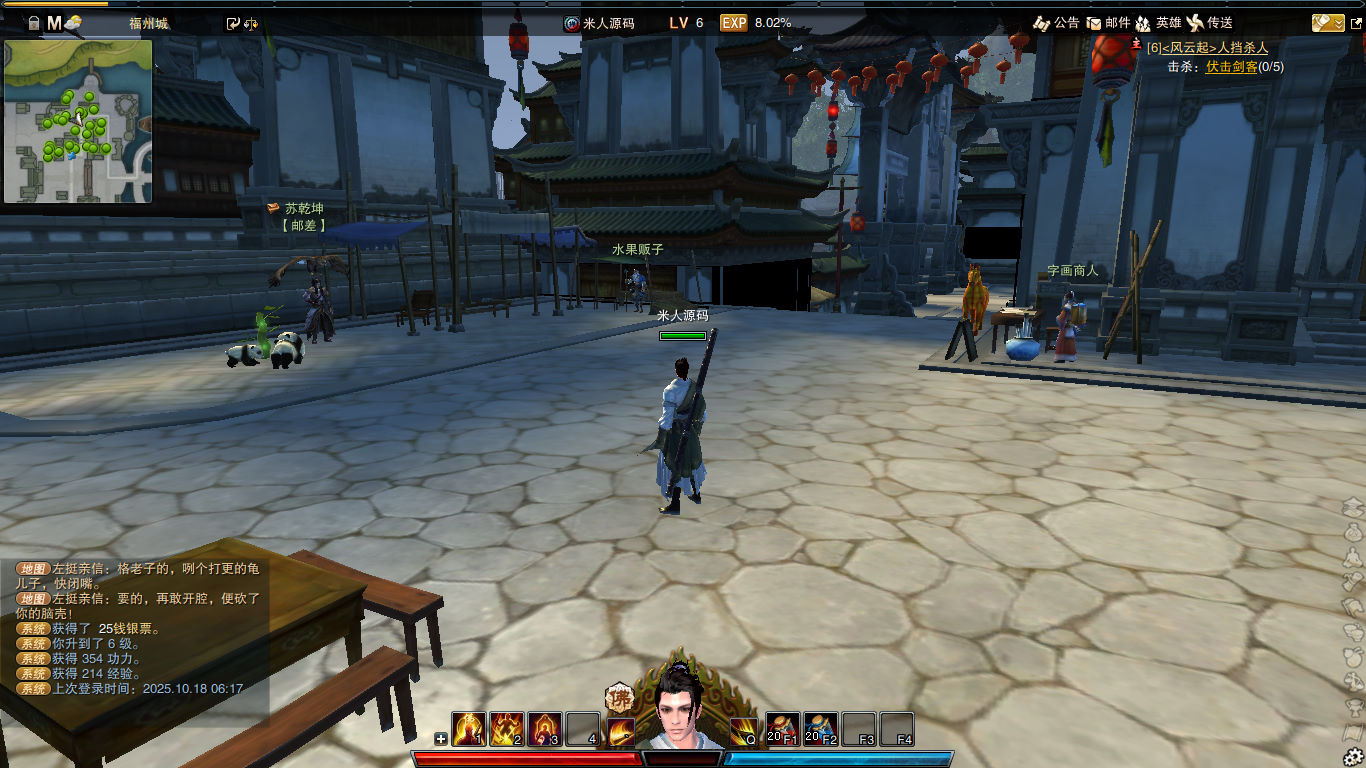Image resolution: width=1366 pixels, height=768 pixels.
Task: Collapse the quest tracker with the scroll button
Action: pos(1328,22)
